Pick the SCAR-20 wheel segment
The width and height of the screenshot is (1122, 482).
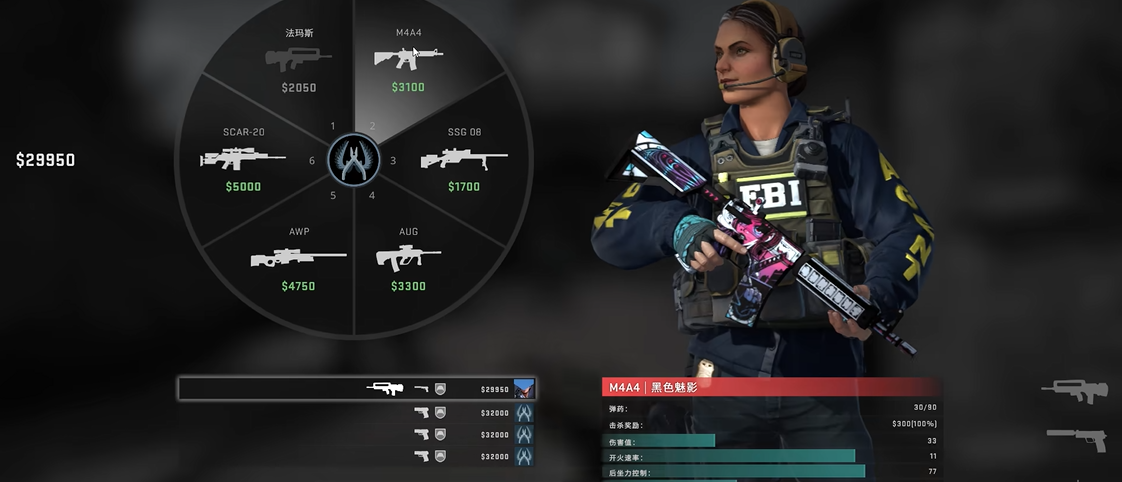coord(244,159)
